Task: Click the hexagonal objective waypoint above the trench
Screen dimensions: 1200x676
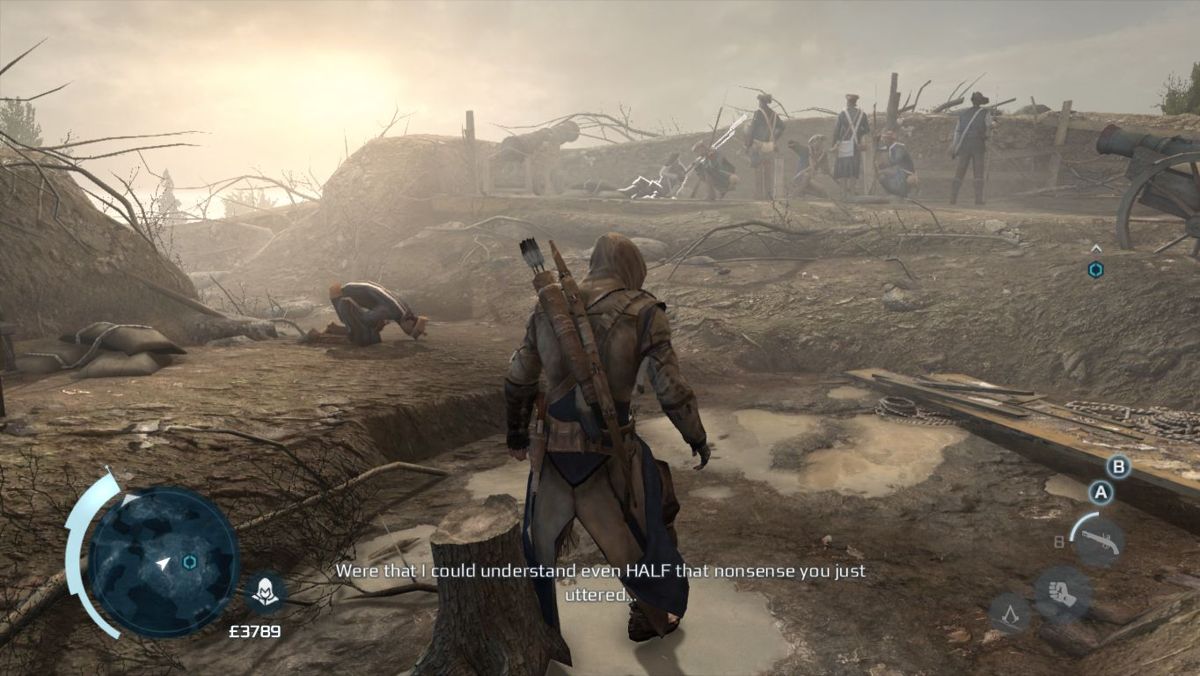Action: [1096, 269]
